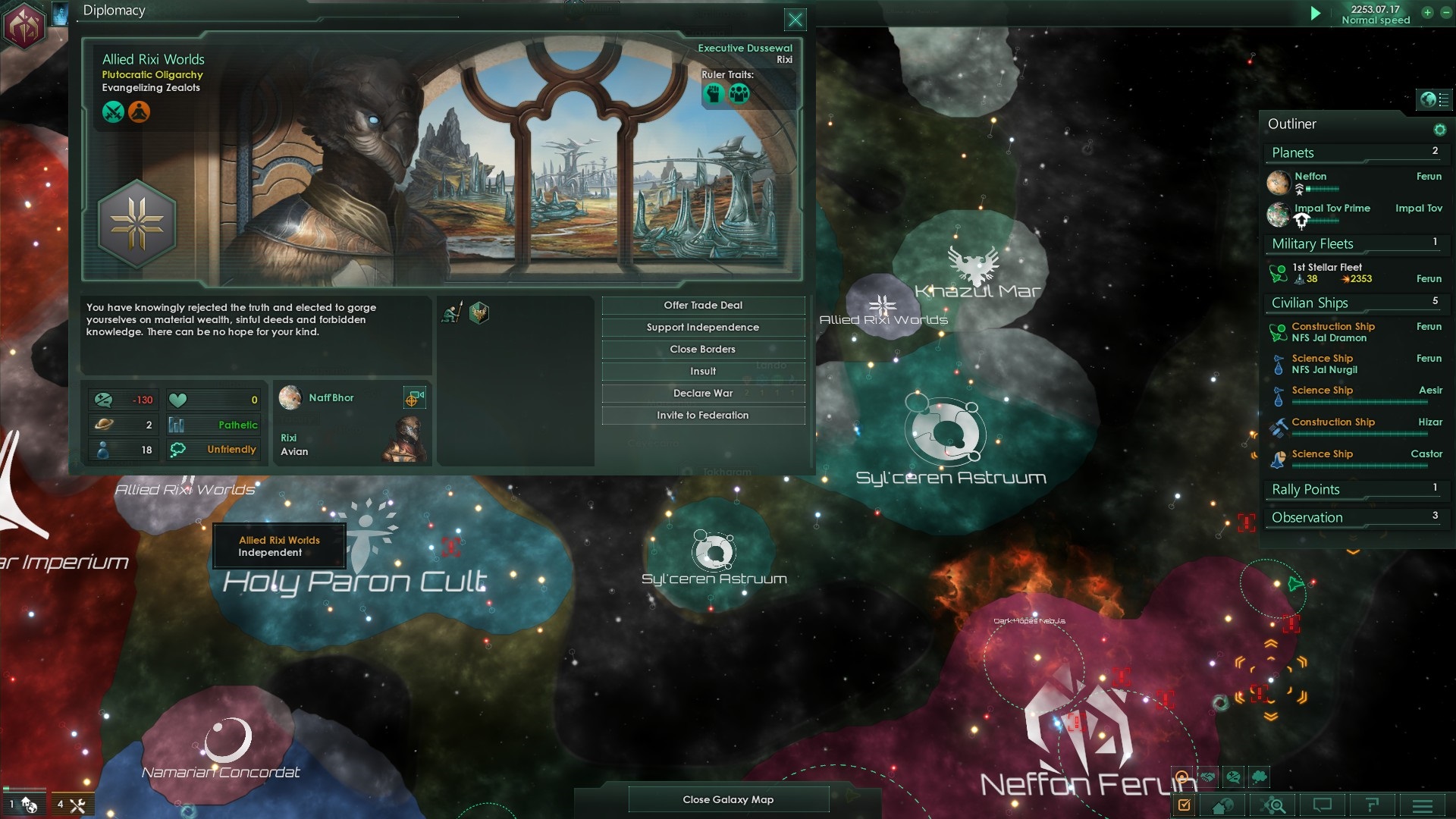Close the Diplomacy window
Image resolution: width=1456 pixels, height=819 pixels.
click(x=795, y=20)
